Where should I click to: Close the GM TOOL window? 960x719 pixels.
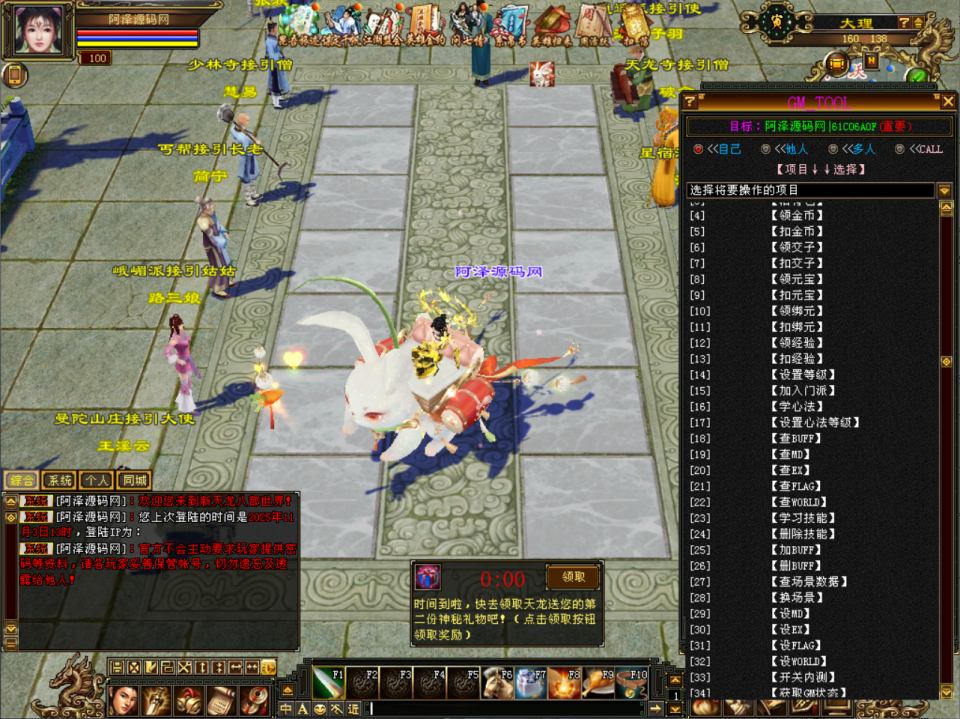point(948,101)
